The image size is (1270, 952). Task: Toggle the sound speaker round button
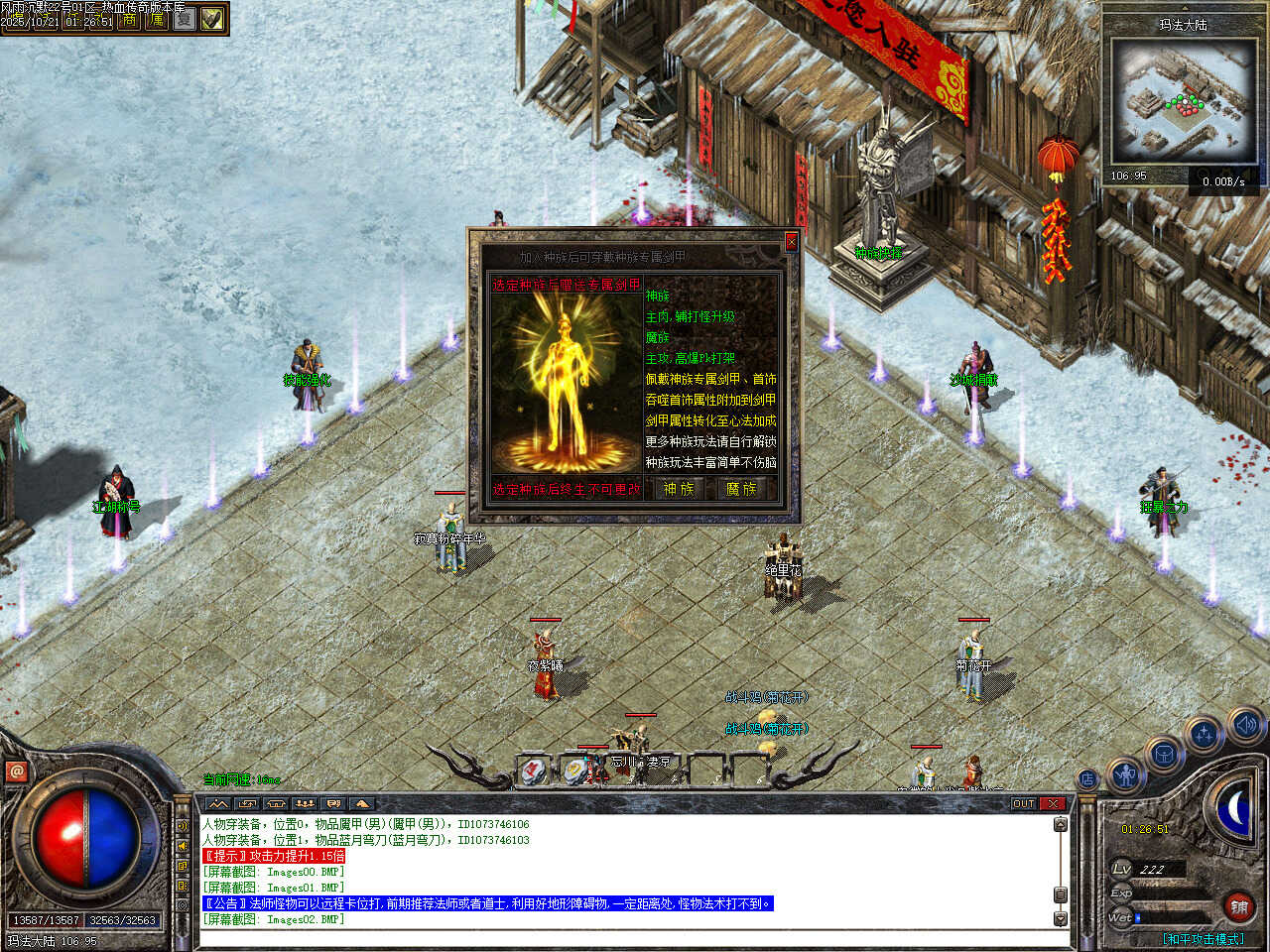(1245, 725)
